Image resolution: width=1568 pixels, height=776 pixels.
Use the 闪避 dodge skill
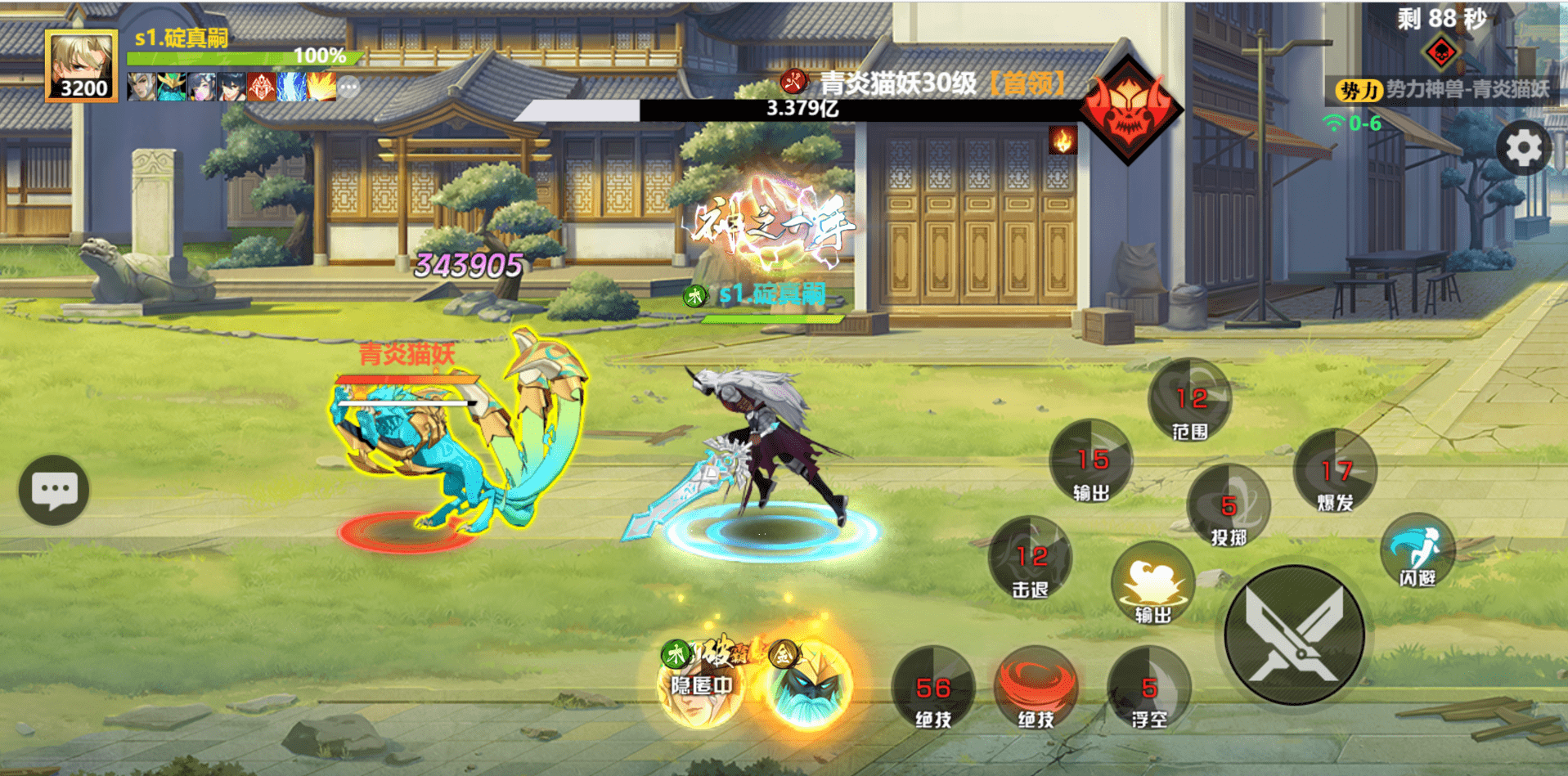(x=1417, y=552)
